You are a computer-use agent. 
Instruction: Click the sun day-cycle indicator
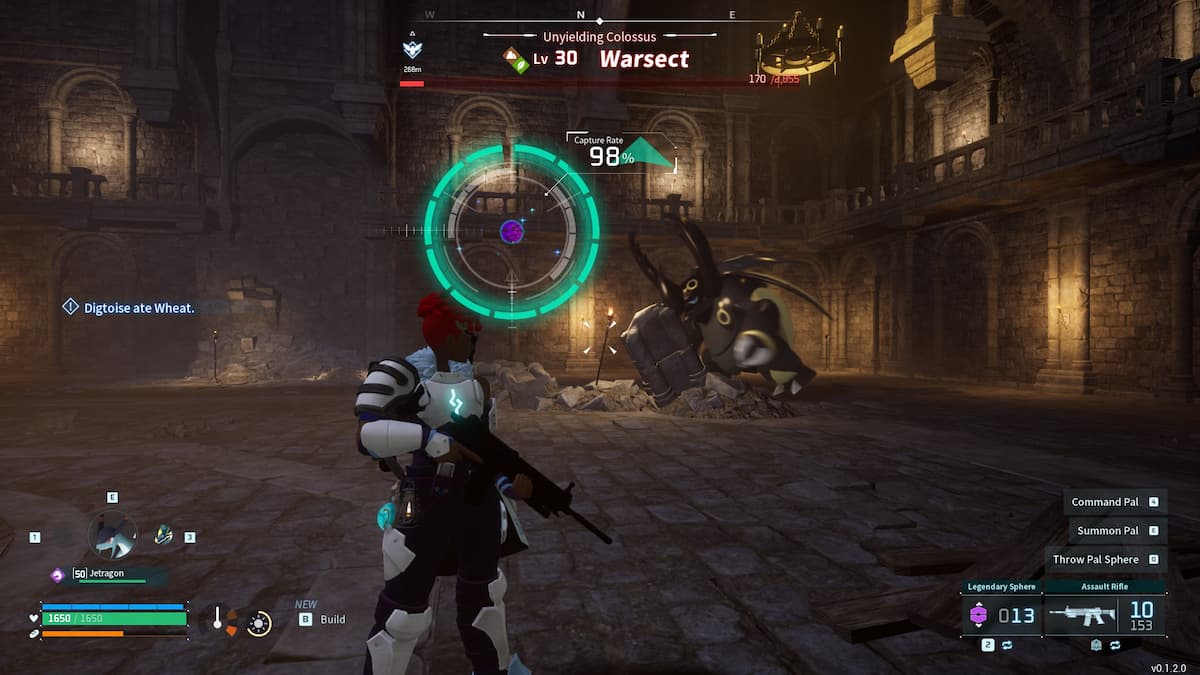point(259,623)
